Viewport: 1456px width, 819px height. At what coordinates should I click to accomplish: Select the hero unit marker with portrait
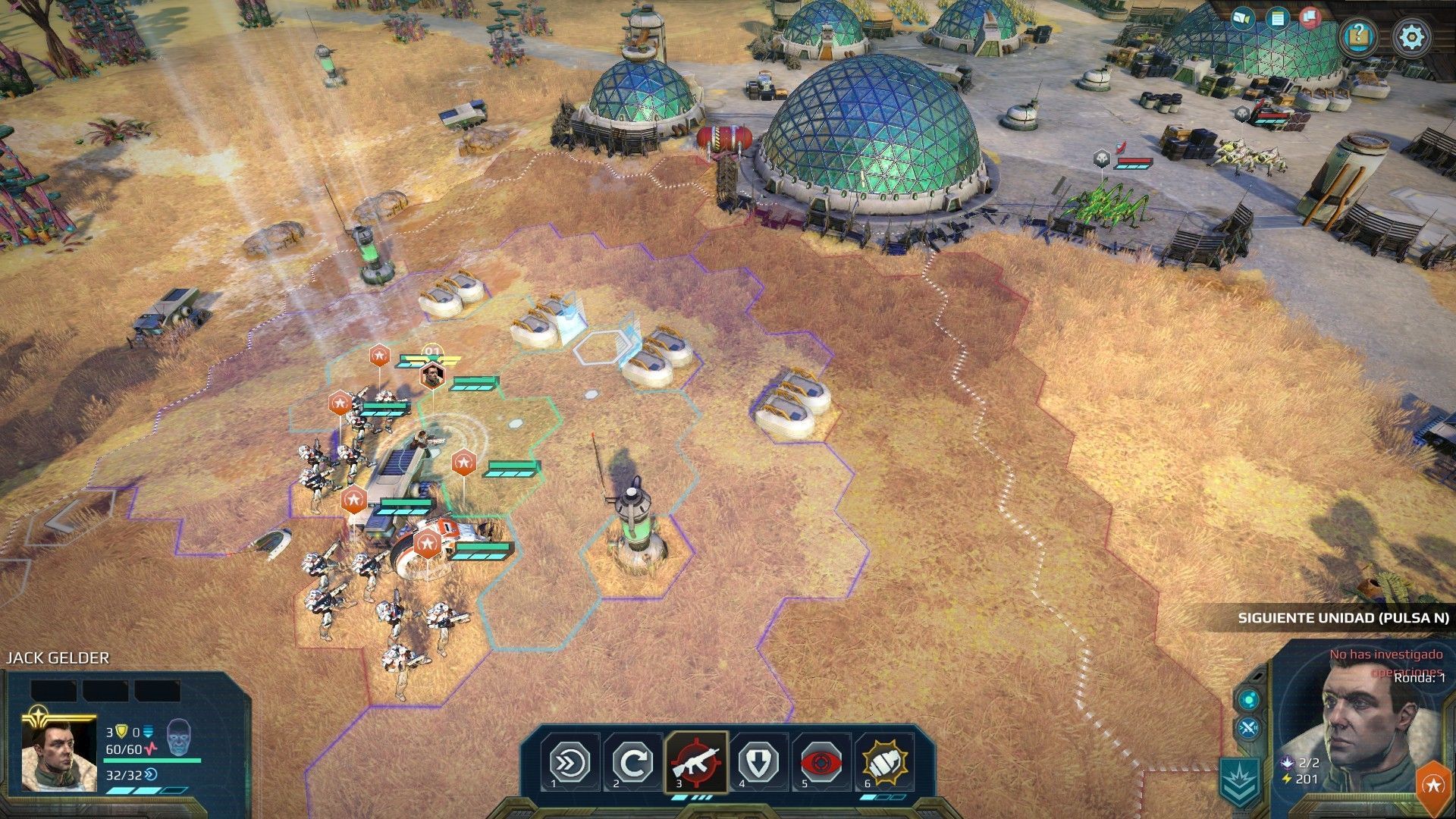(x=431, y=375)
